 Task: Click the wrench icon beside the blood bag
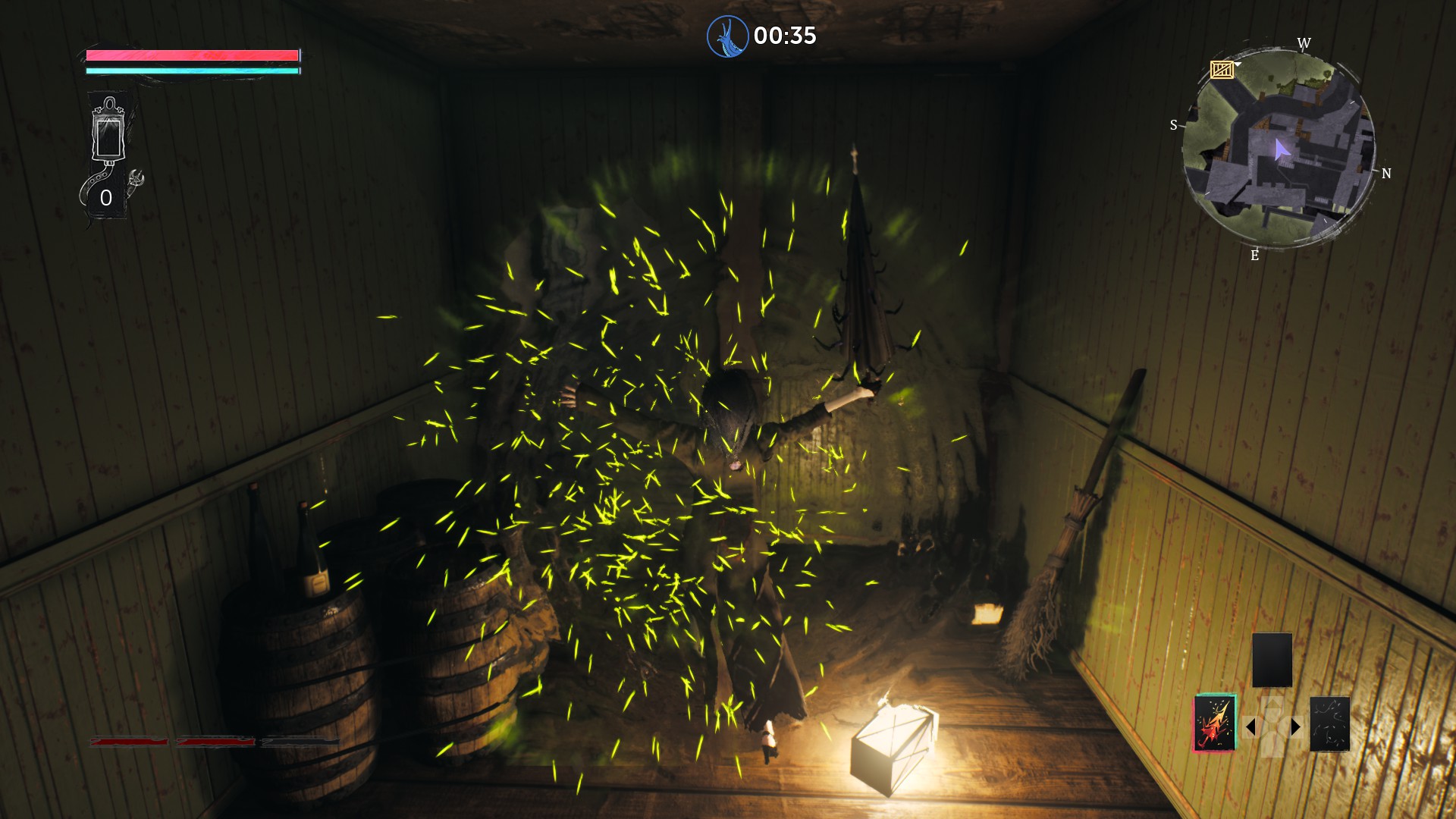pos(136,179)
